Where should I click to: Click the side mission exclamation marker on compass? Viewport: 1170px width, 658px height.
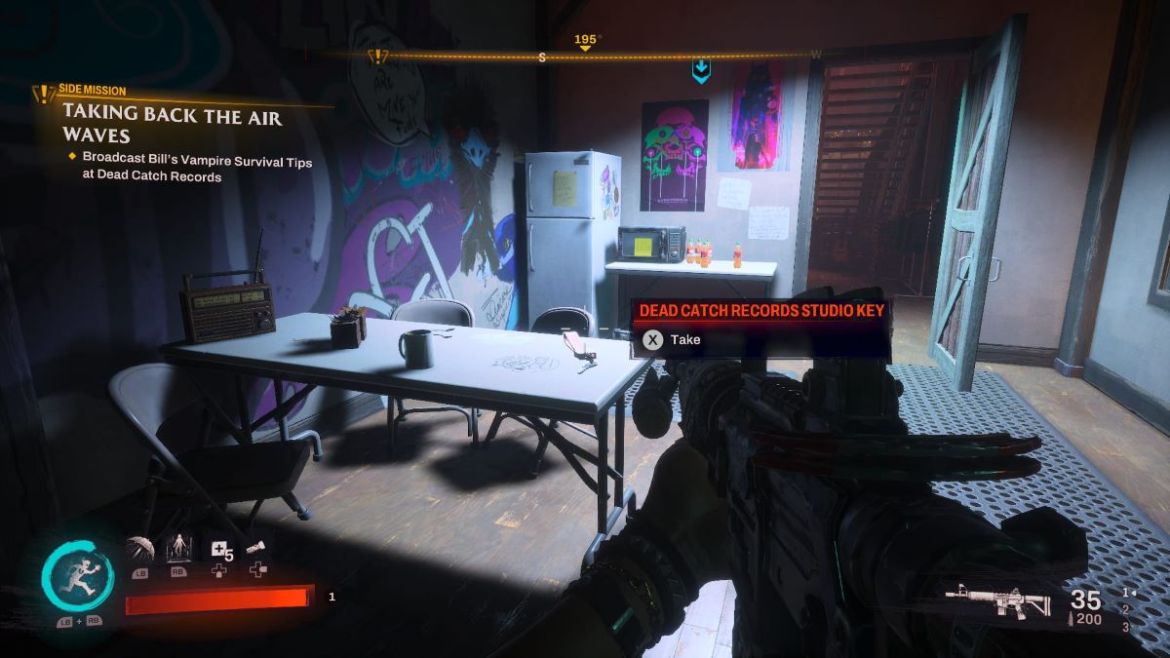[x=378, y=57]
